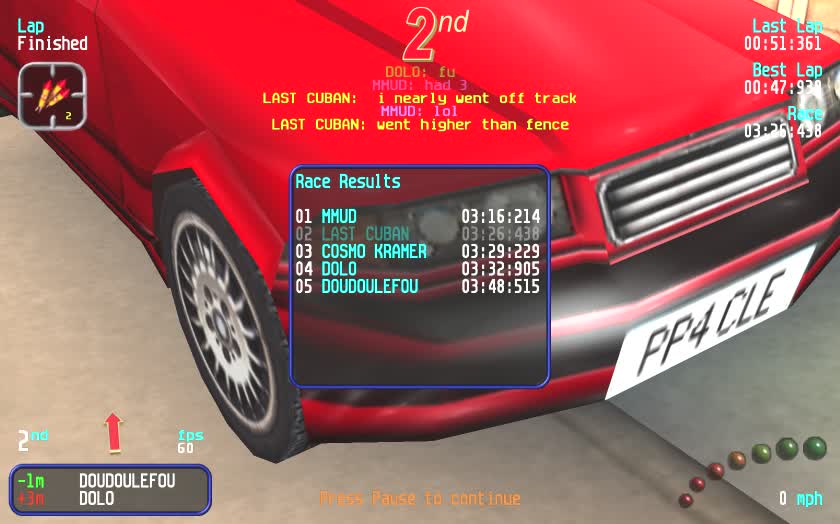This screenshot has width=840, height=524.
Task: Click the LAST CUBAN result row
Action: pyautogui.click(x=418, y=234)
